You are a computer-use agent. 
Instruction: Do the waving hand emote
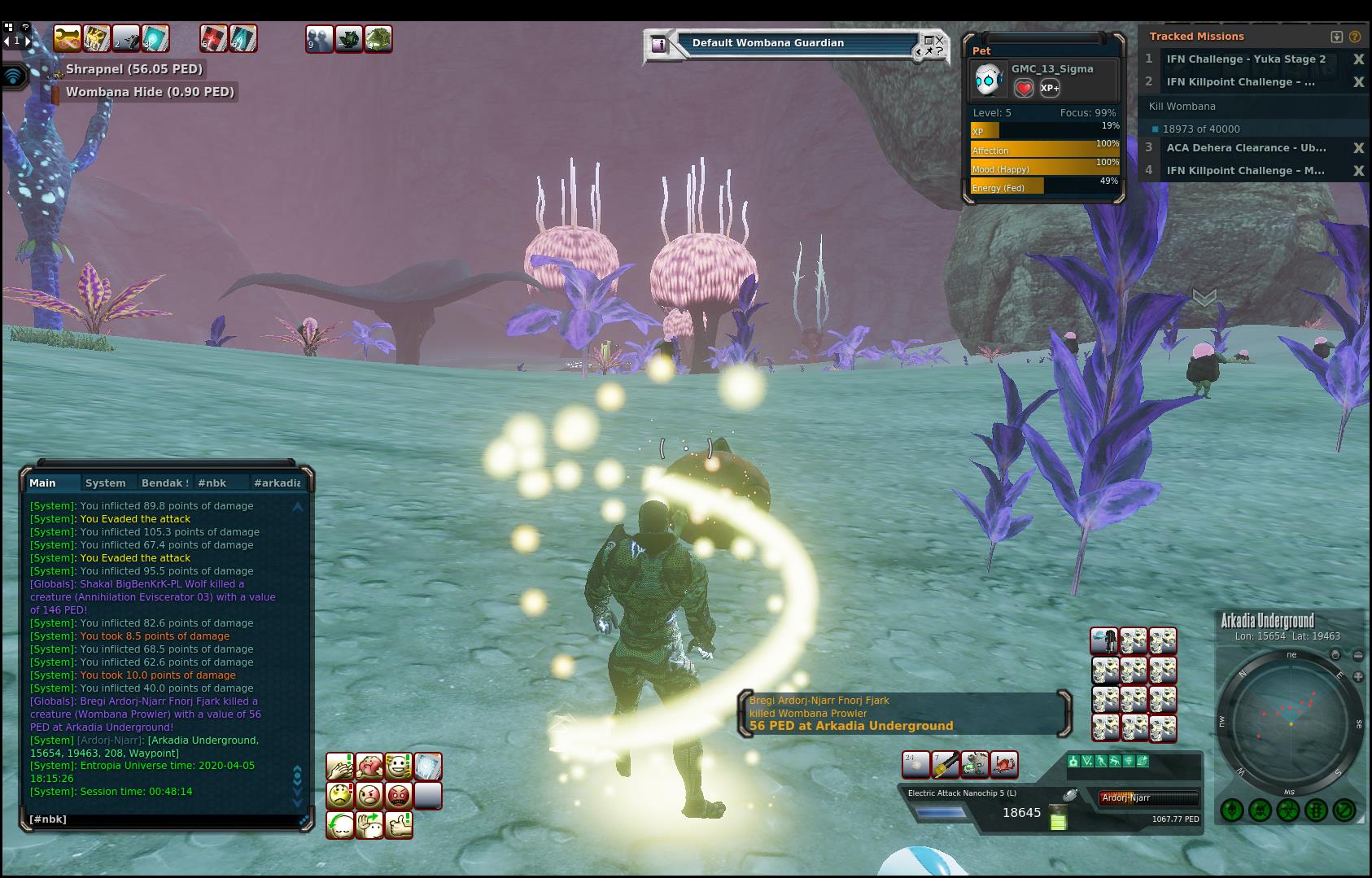pos(369,824)
